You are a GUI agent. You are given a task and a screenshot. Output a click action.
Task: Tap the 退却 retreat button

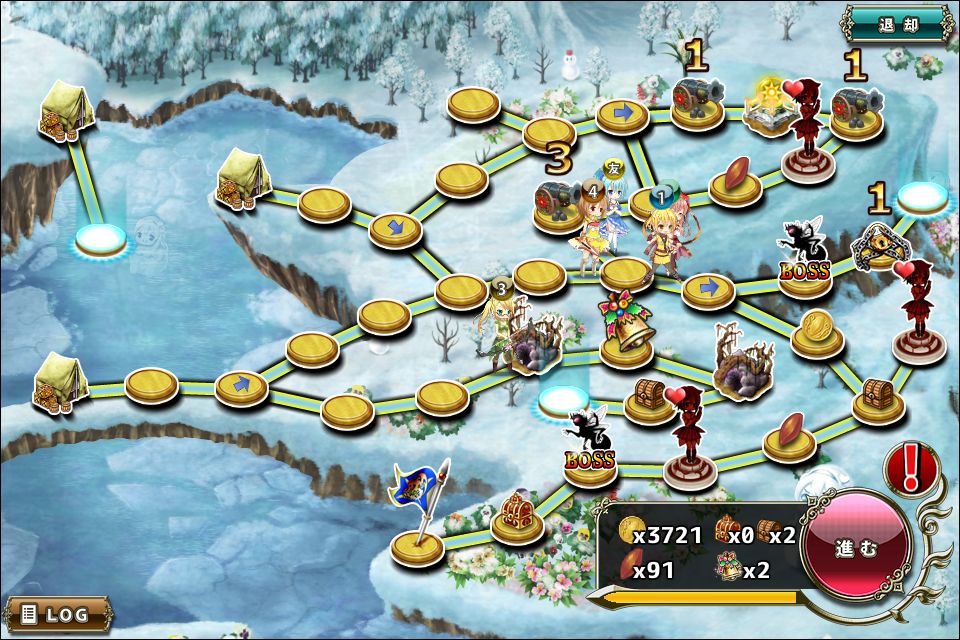897,23
